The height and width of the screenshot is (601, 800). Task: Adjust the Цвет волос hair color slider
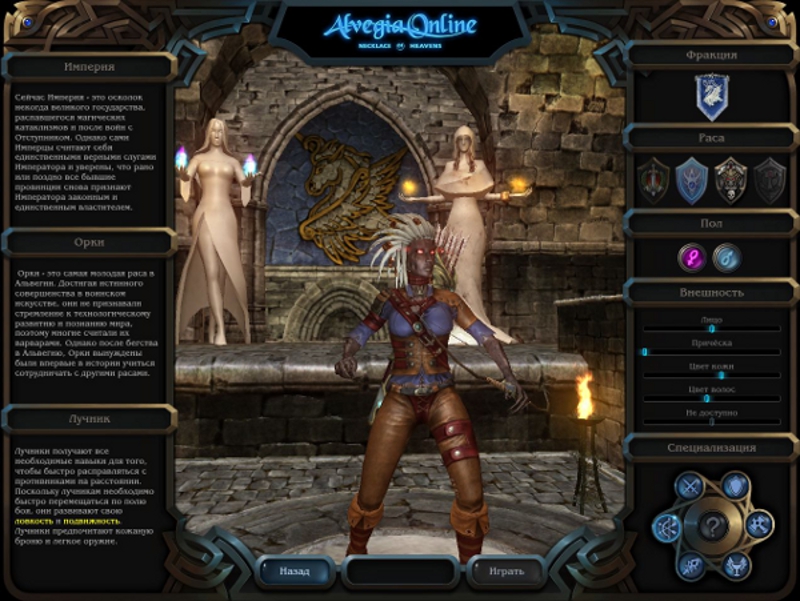click(706, 398)
